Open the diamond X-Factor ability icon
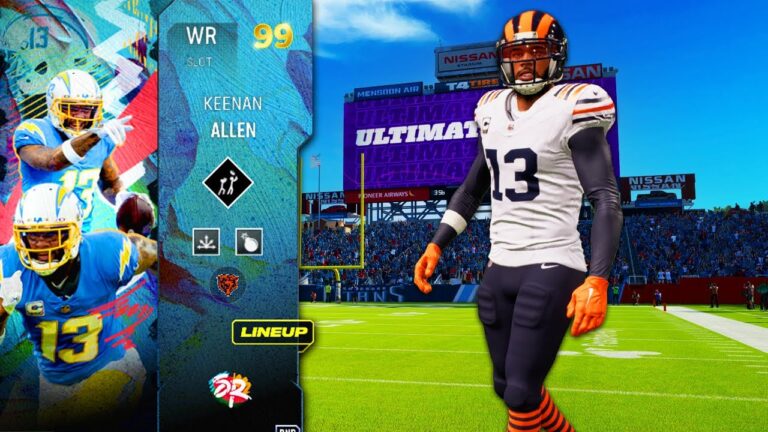 [227, 183]
